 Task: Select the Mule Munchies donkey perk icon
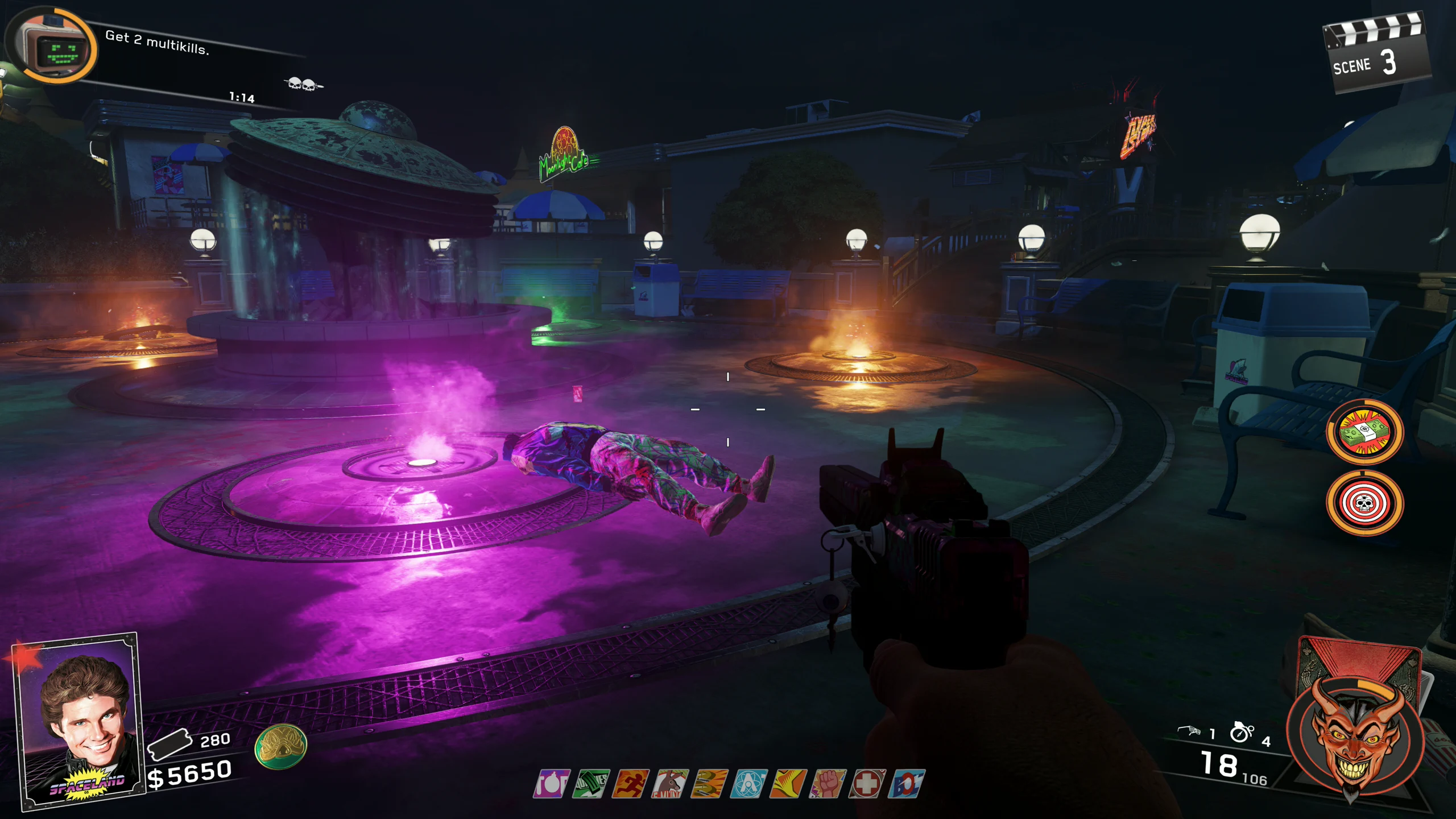pos(669,784)
